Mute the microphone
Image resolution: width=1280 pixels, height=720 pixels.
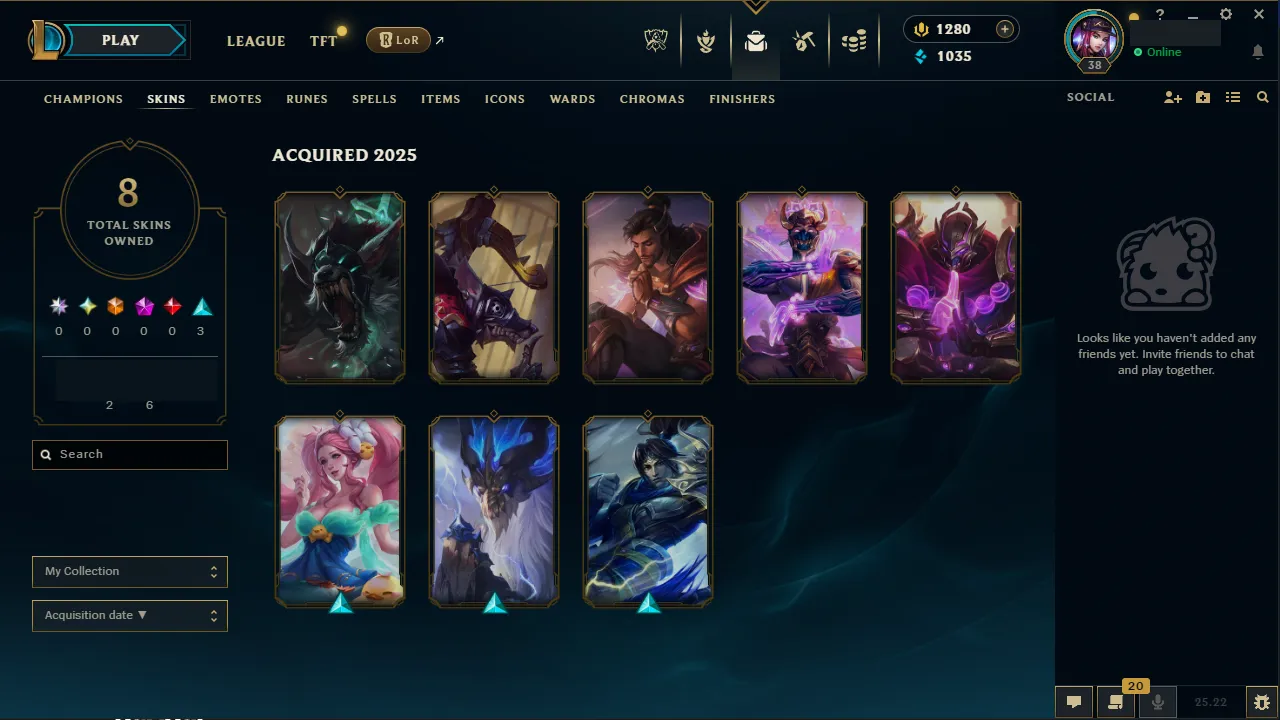[x=1157, y=701]
